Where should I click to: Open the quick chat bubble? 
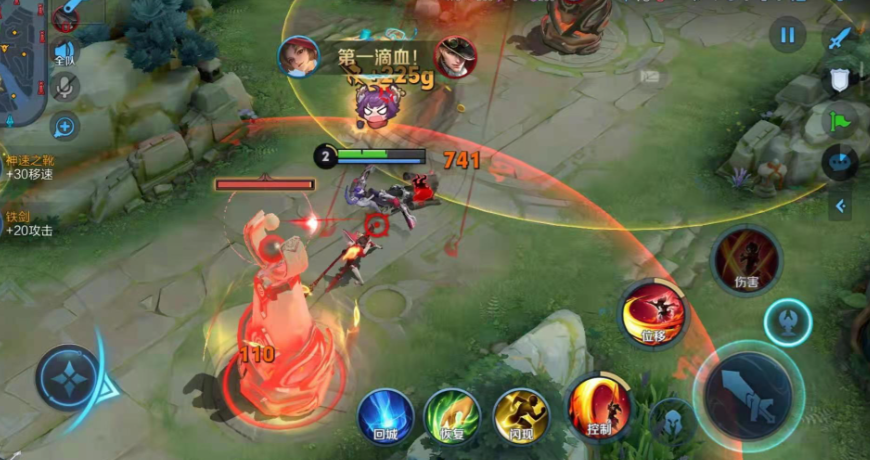(840, 163)
